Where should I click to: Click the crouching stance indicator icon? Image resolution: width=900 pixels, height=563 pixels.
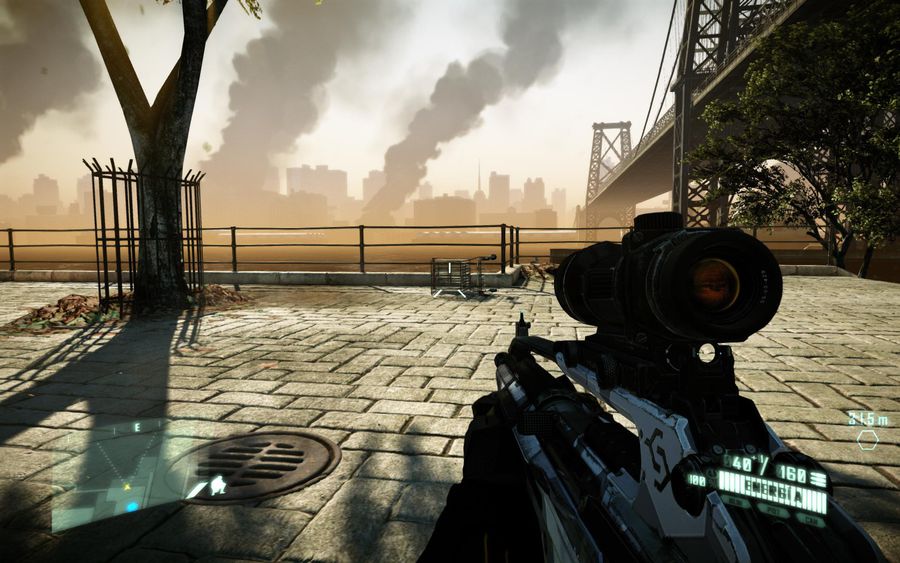point(217,486)
